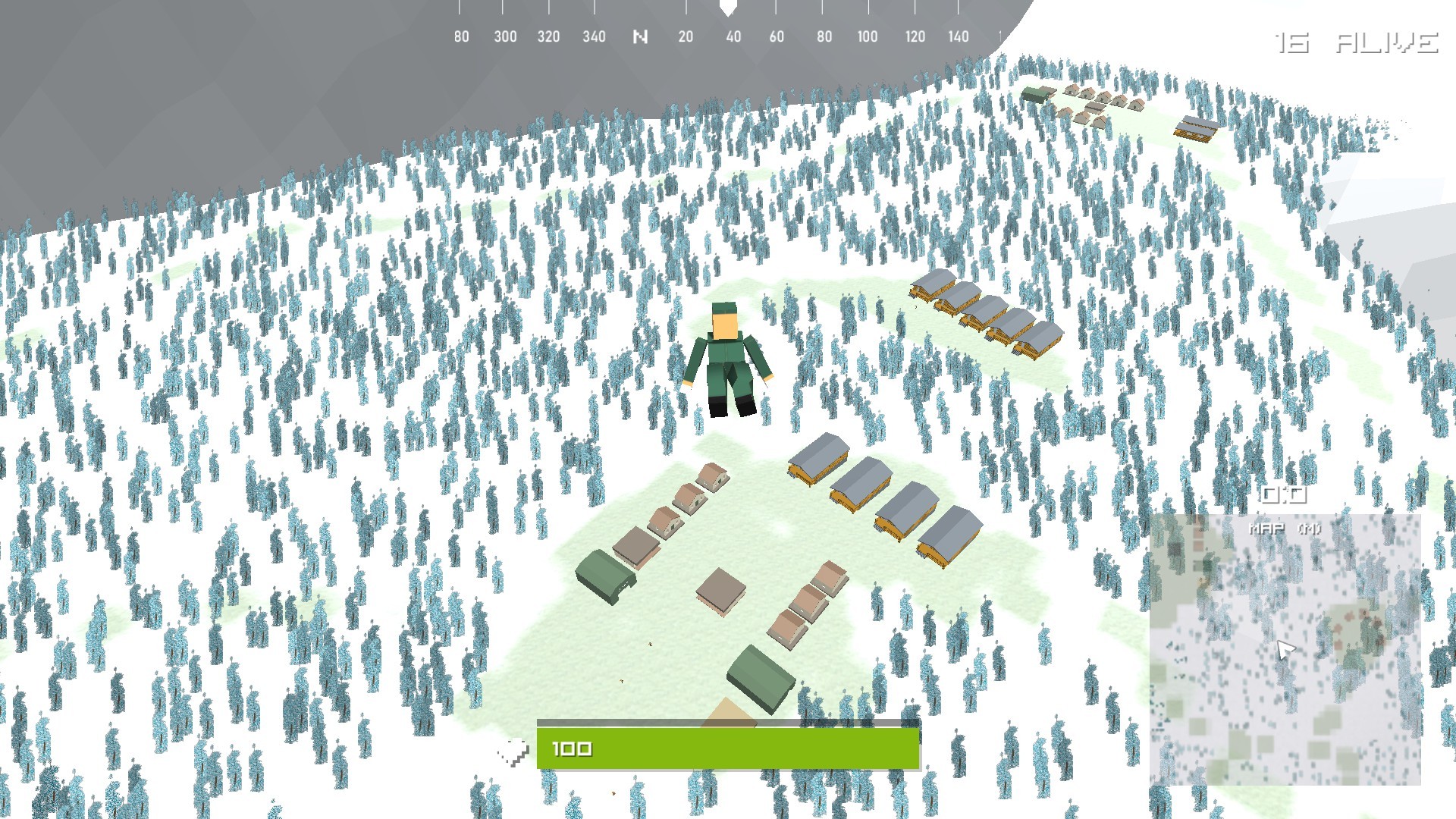Screen dimensions: 1456x819
Task: Click the heart health icon
Action: [x=513, y=749]
